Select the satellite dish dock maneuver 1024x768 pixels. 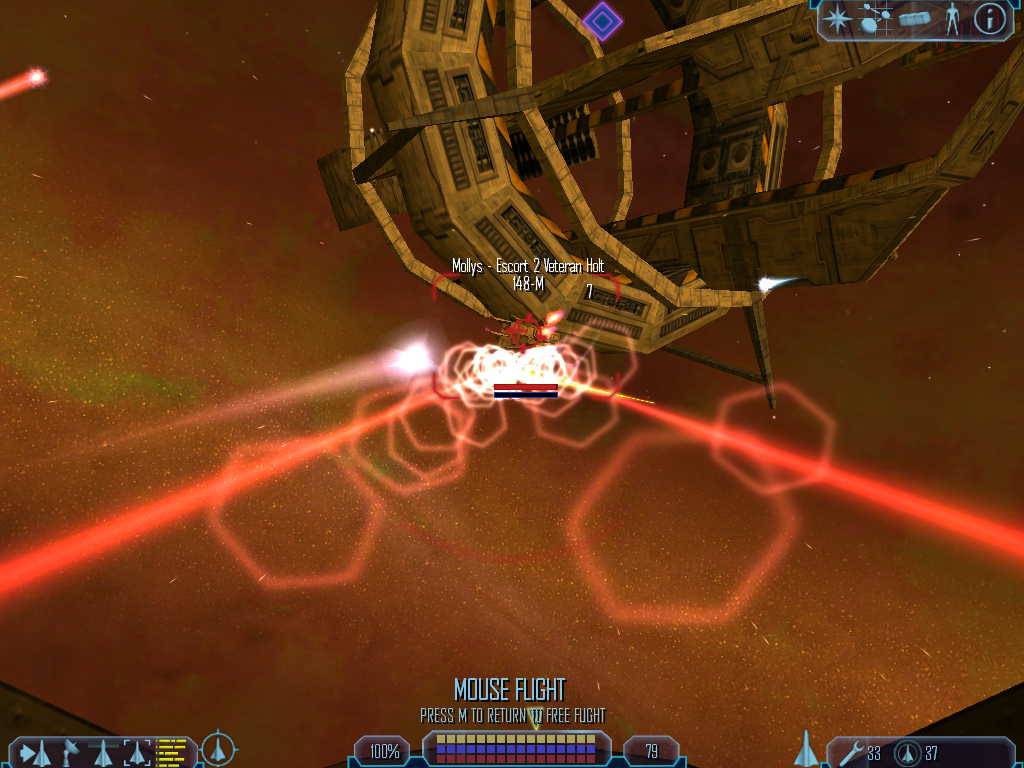[71, 751]
